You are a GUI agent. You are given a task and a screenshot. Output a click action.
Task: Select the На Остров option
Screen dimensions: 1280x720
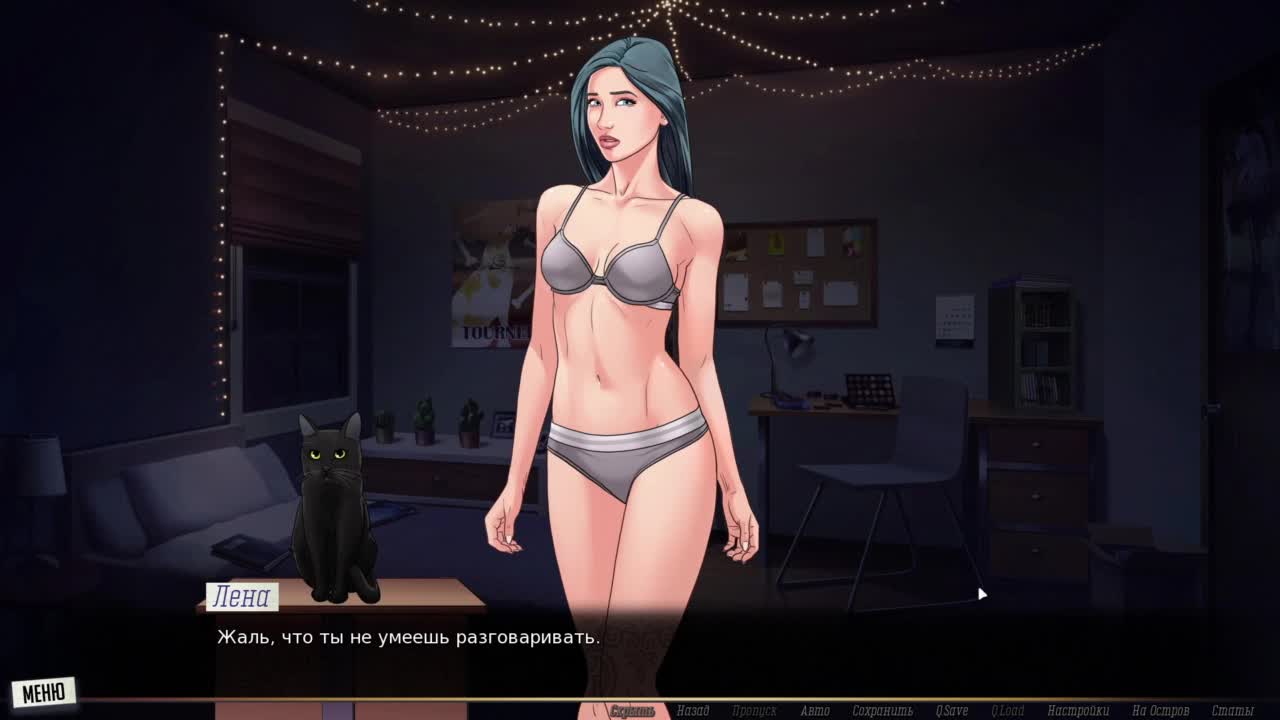(1160, 711)
